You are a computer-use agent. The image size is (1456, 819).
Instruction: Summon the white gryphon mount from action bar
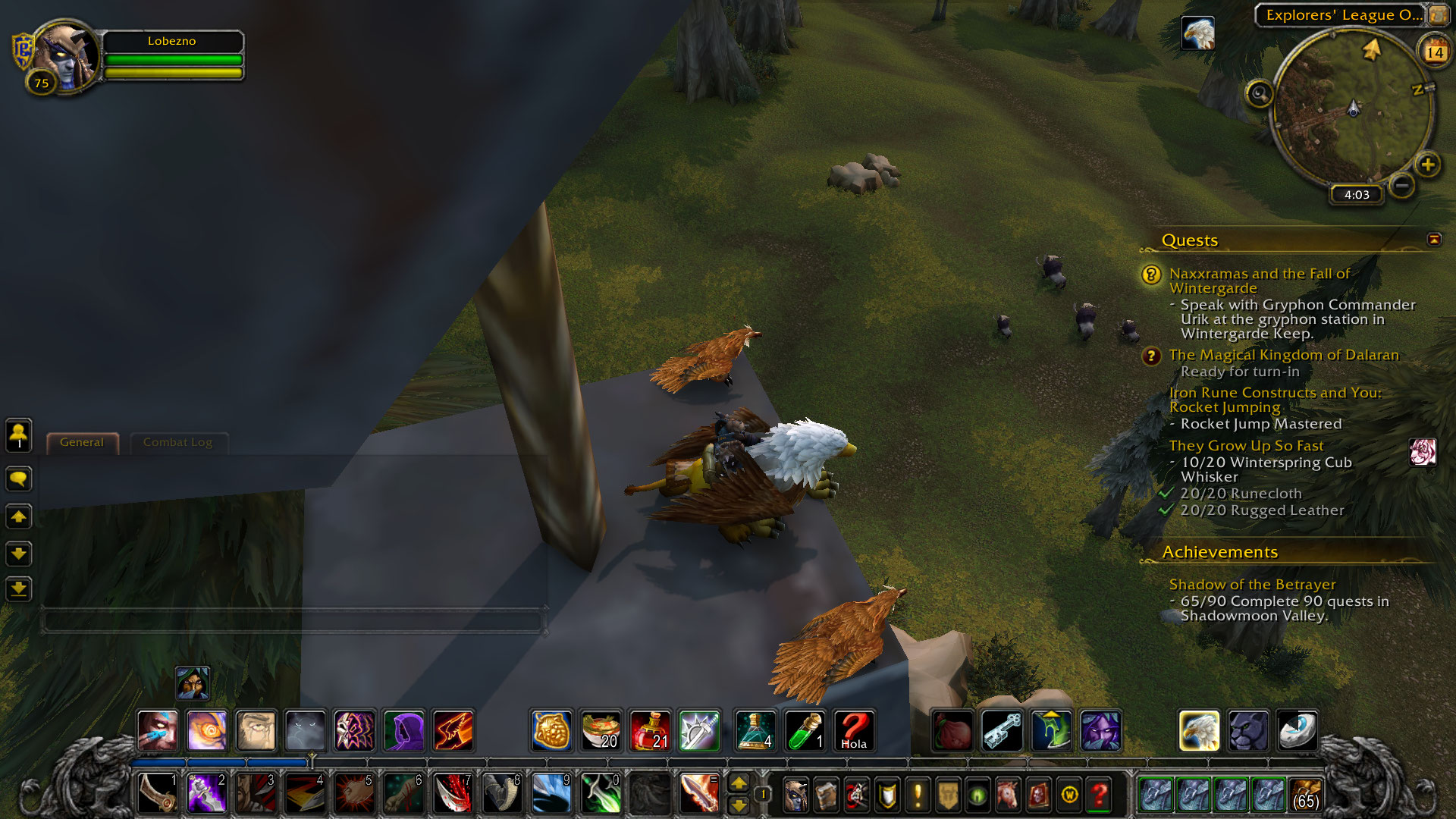1199,730
